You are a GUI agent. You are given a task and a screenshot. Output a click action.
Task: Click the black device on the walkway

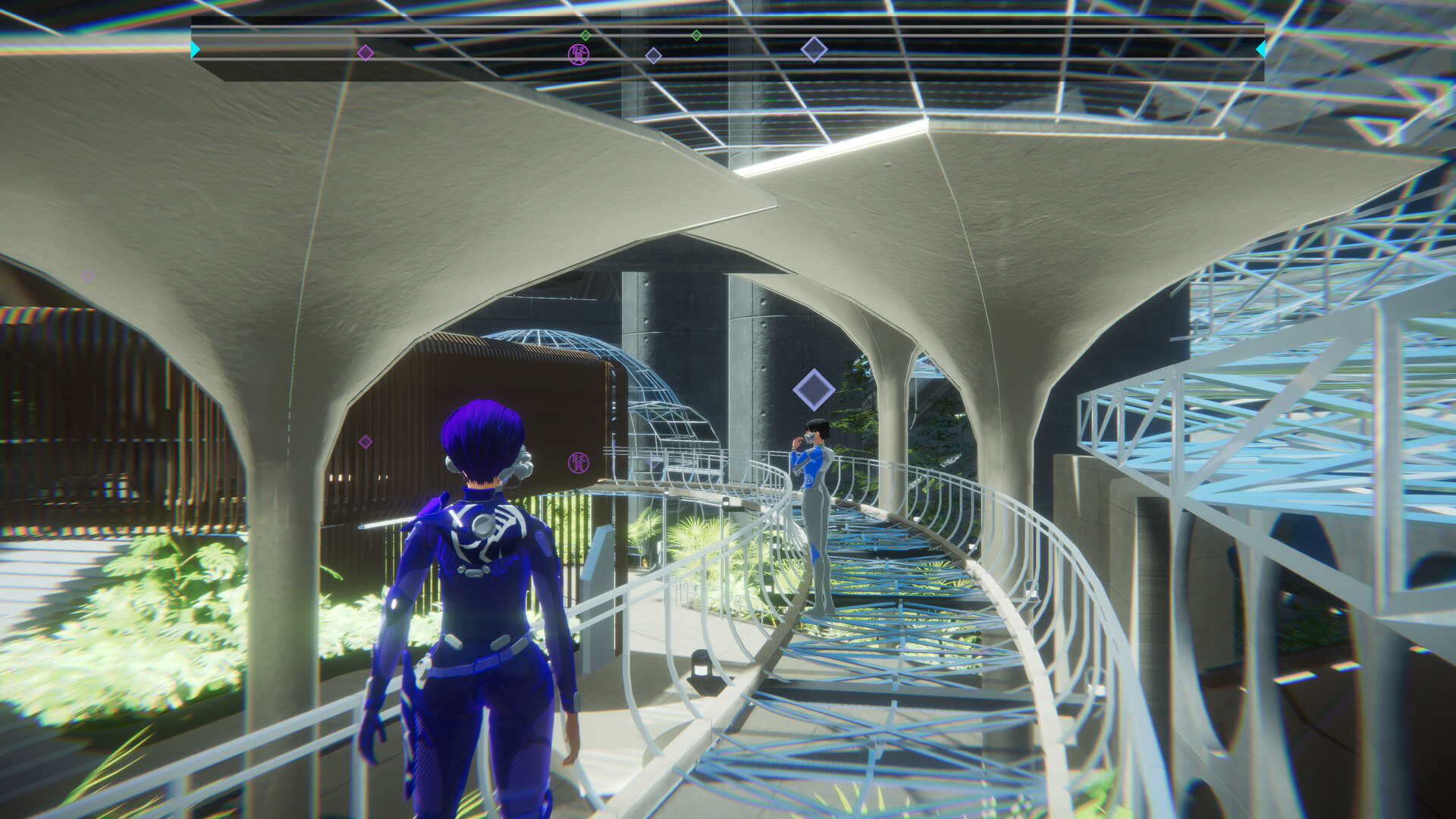pos(701,667)
